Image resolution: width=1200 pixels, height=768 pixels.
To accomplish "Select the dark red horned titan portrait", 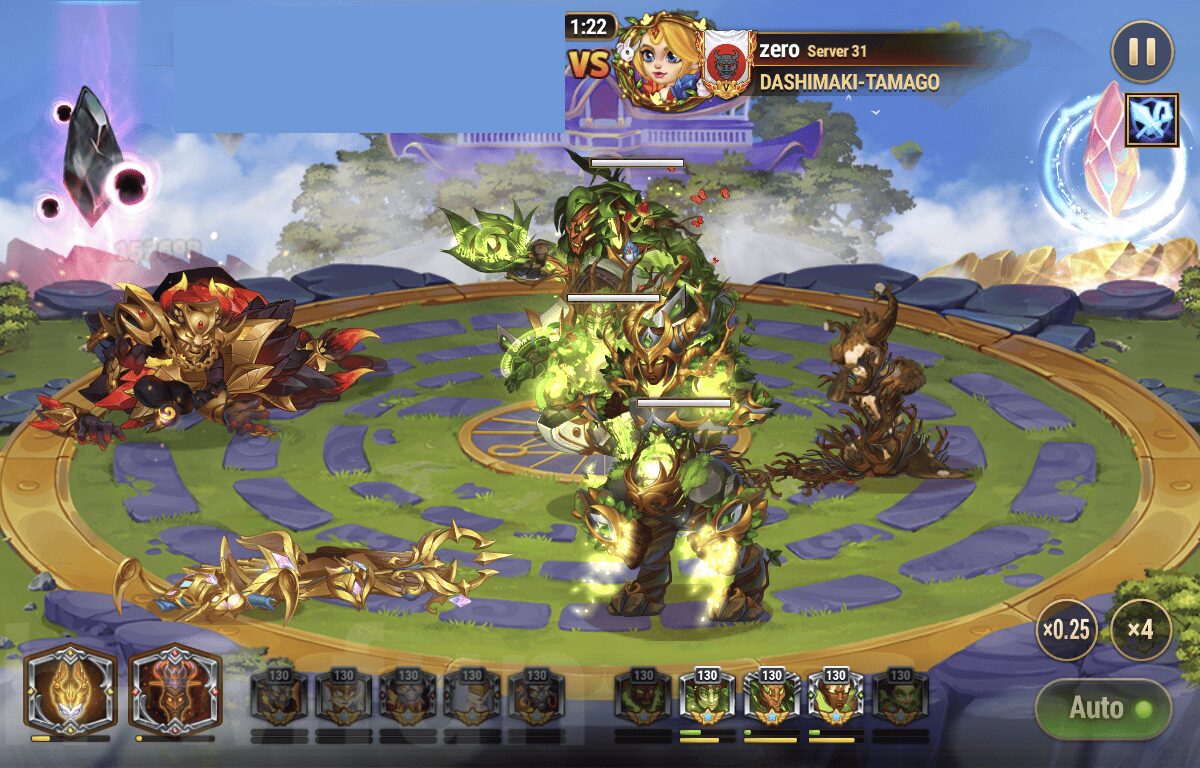I will 174,690.
